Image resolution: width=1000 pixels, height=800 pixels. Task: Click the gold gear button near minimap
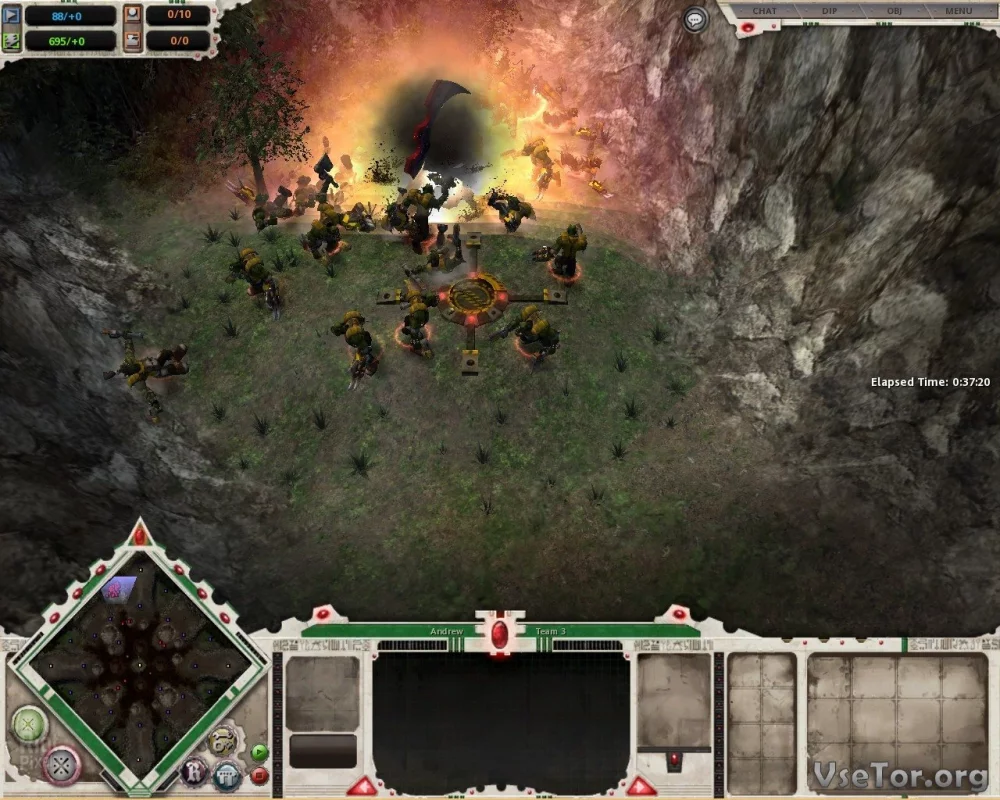point(221,741)
